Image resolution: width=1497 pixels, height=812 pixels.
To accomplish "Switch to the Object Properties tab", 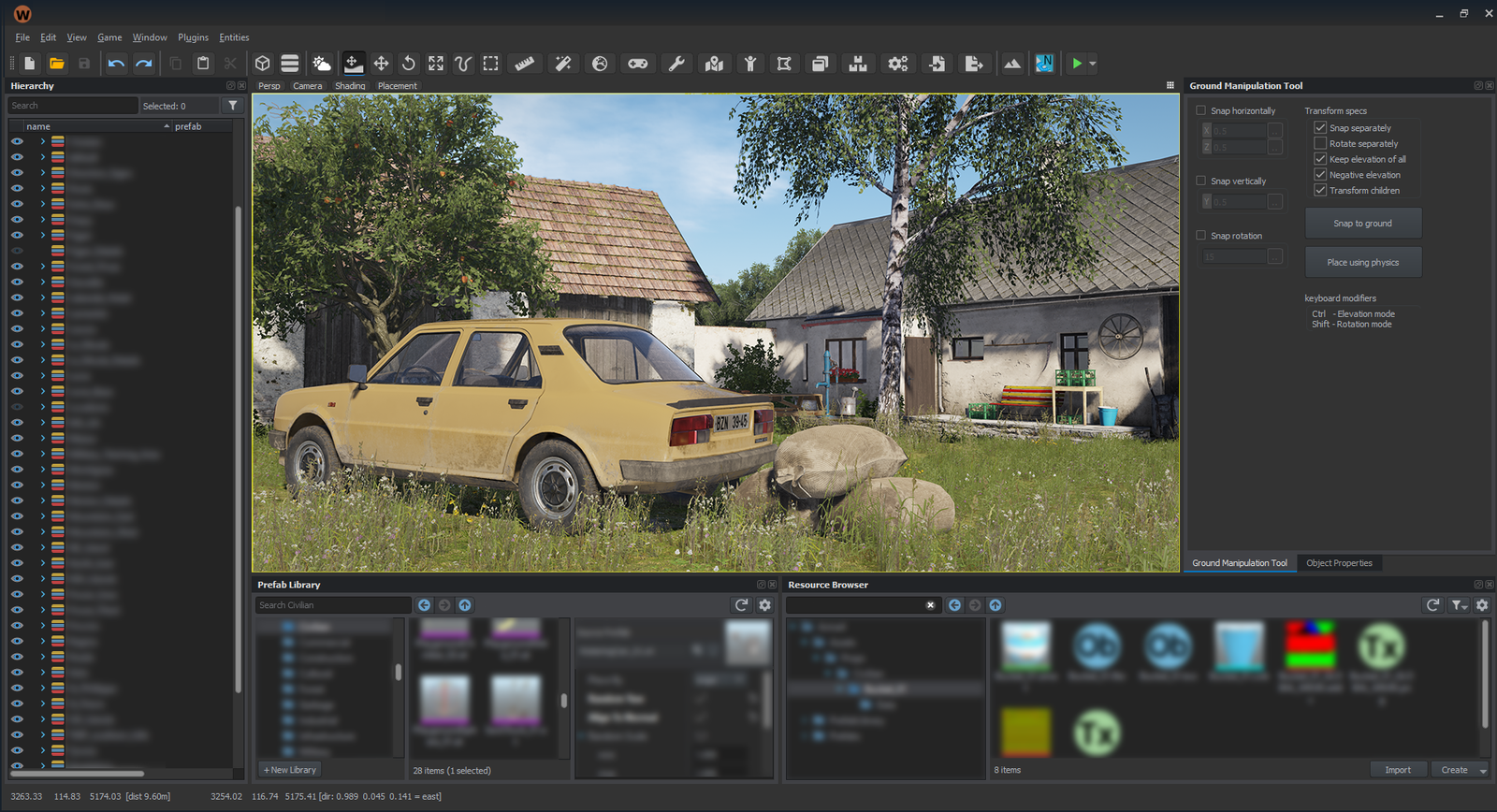I will tap(1340, 562).
